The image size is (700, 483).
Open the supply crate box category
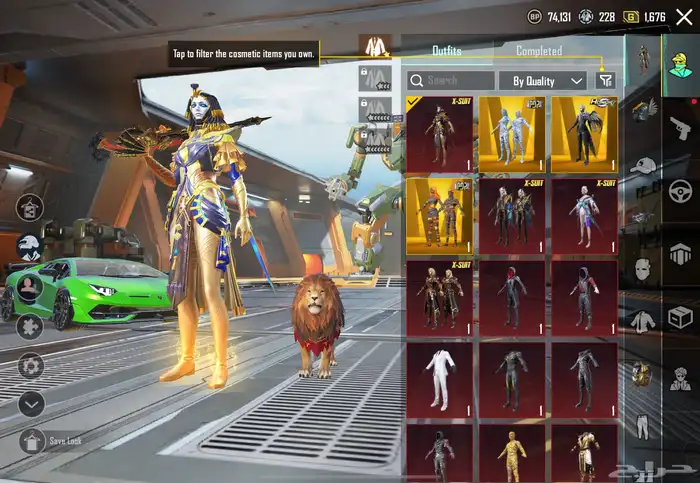point(681,317)
